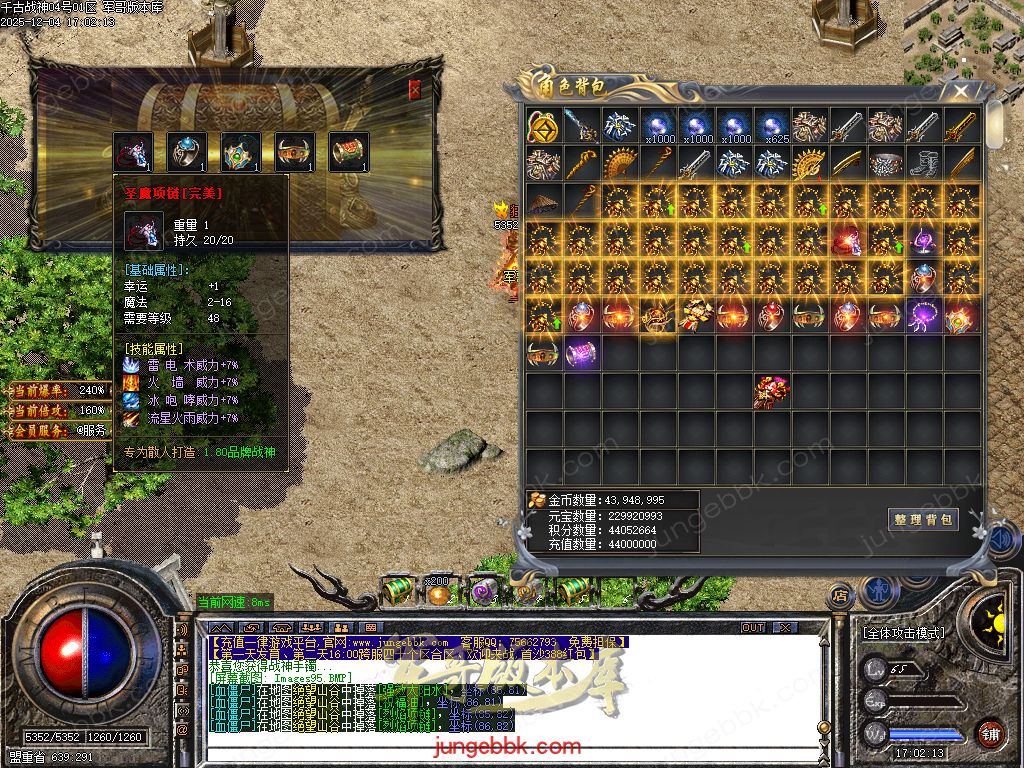Use the x200 orange orb hotbar item
The height and width of the screenshot is (768, 1024).
[x=438, y=592]
